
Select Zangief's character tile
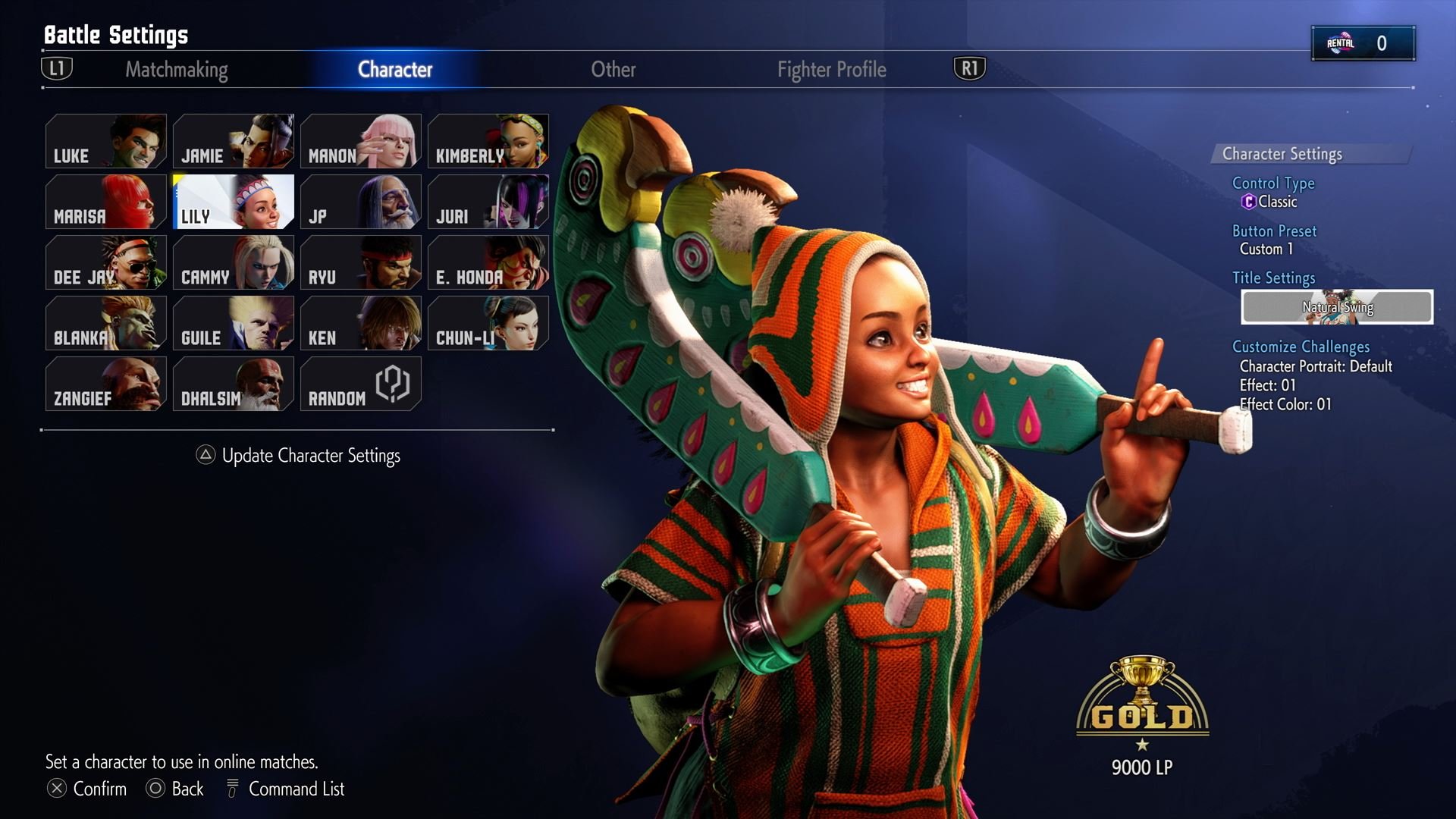click(x=106, y=384)
